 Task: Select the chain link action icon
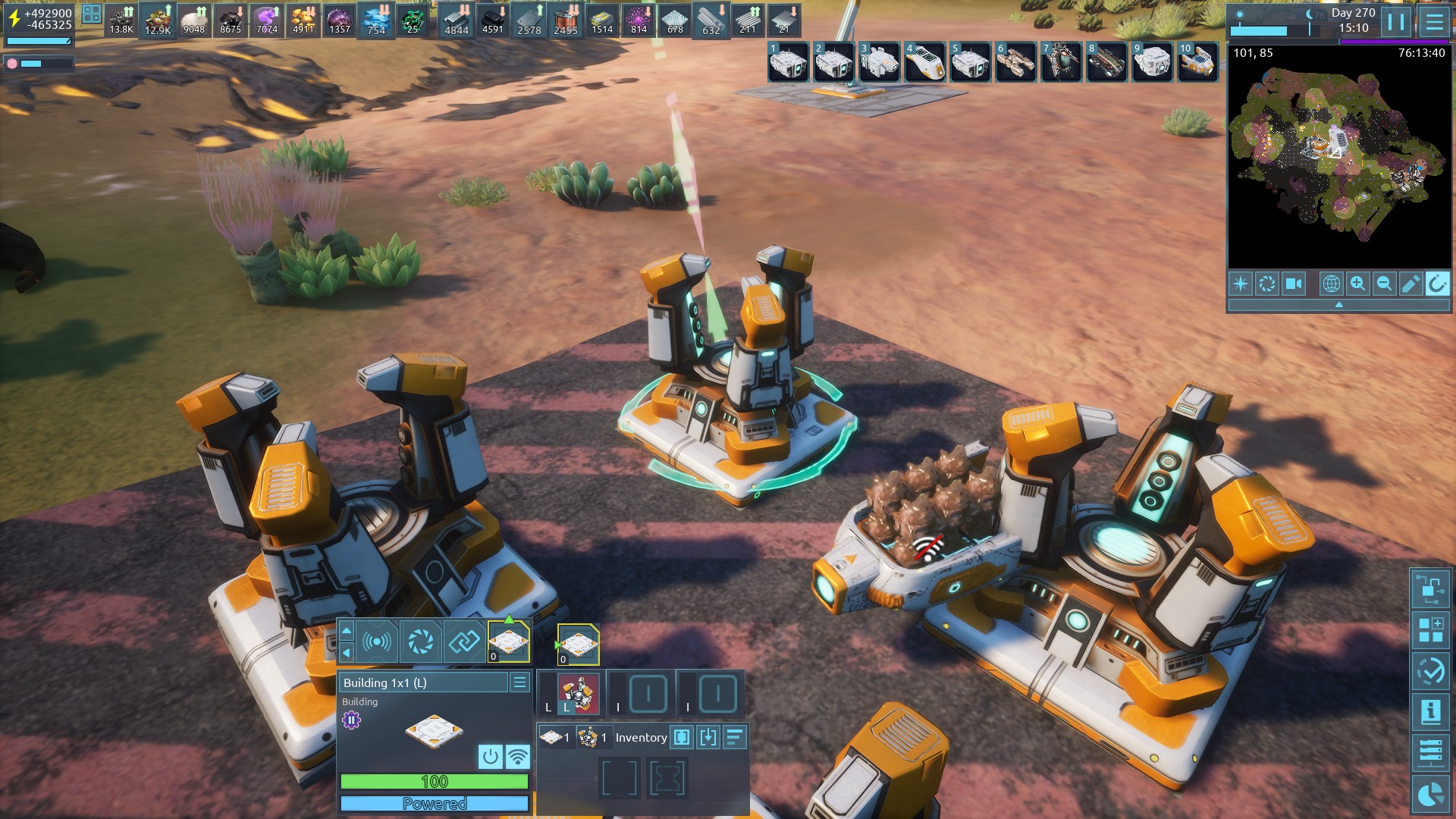pos(464,642)
